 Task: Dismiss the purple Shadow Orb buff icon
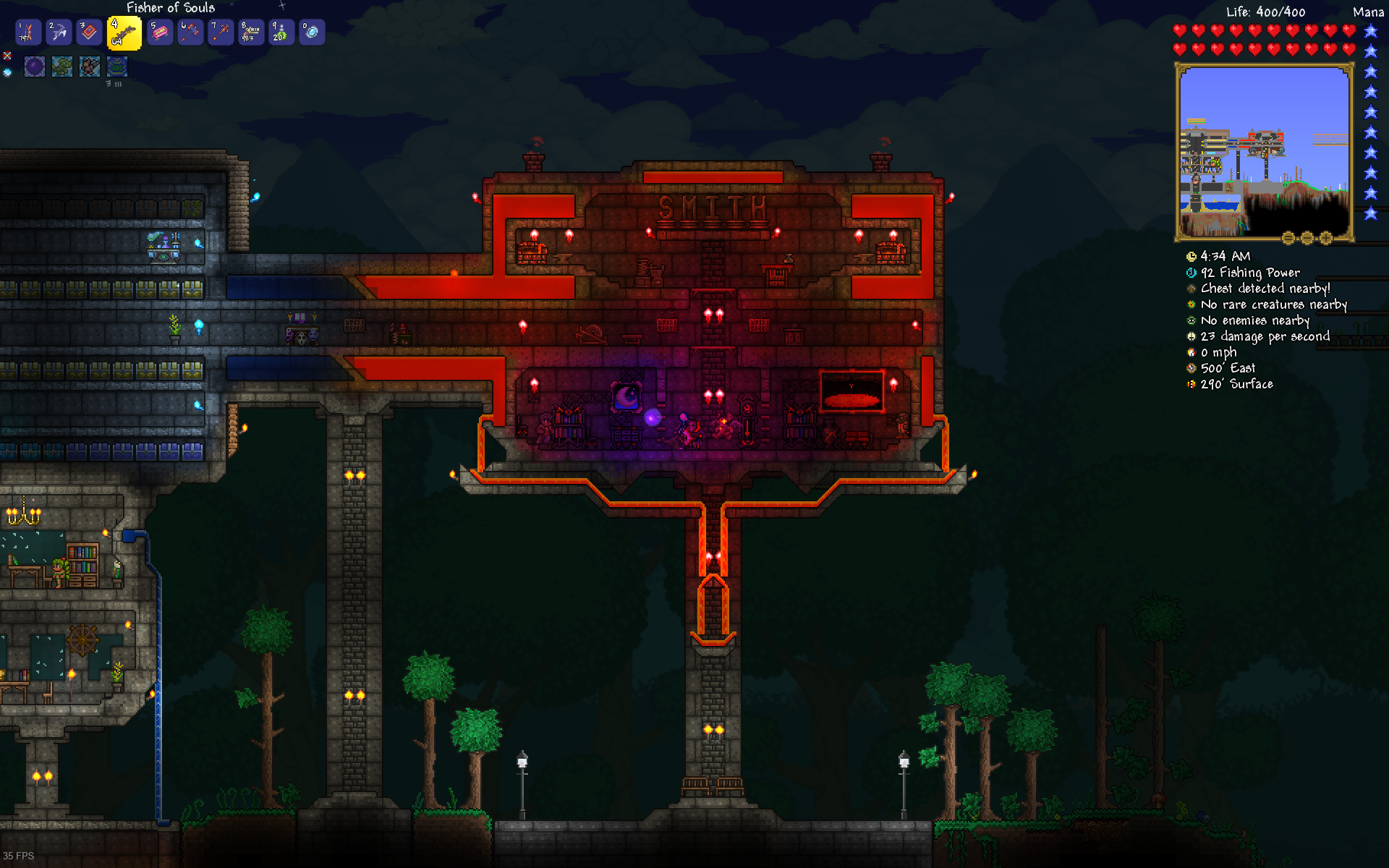coord(34,66)
